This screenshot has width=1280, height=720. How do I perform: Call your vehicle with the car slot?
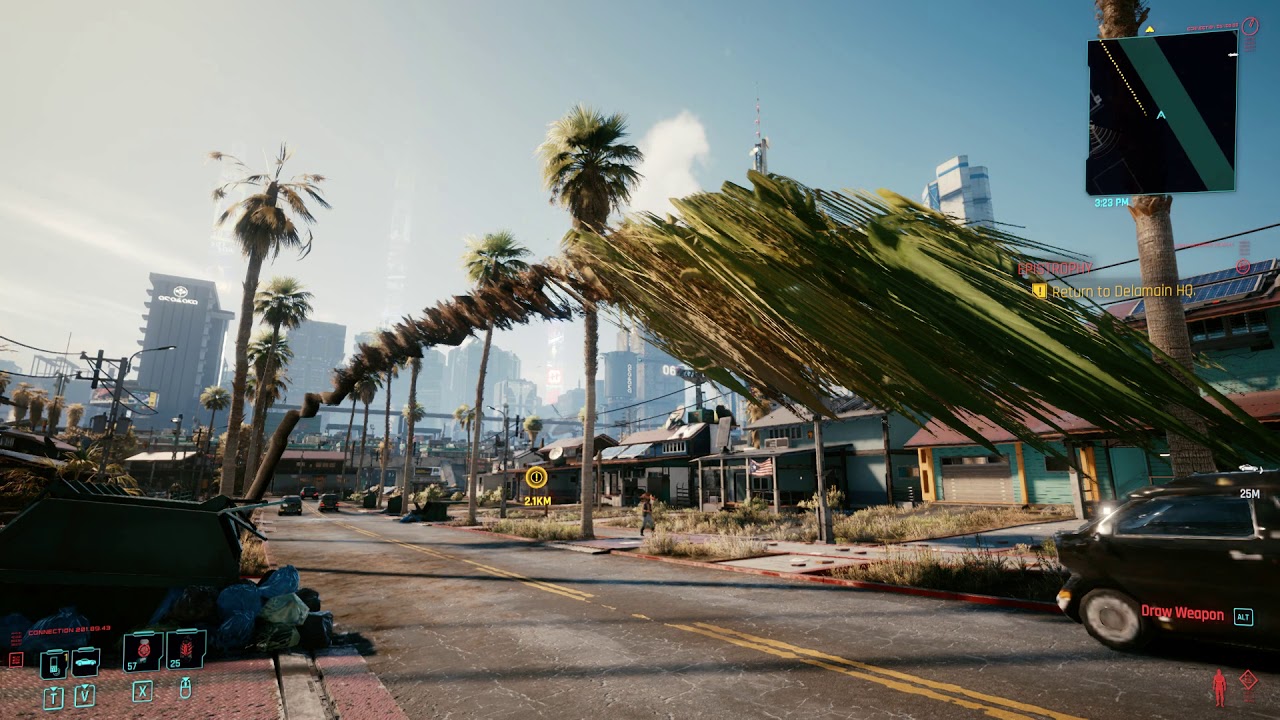84,662
